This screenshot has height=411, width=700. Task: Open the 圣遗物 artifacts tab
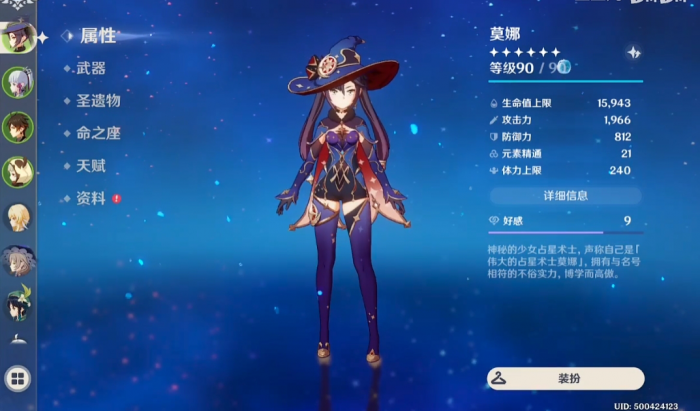pos(98,100)
